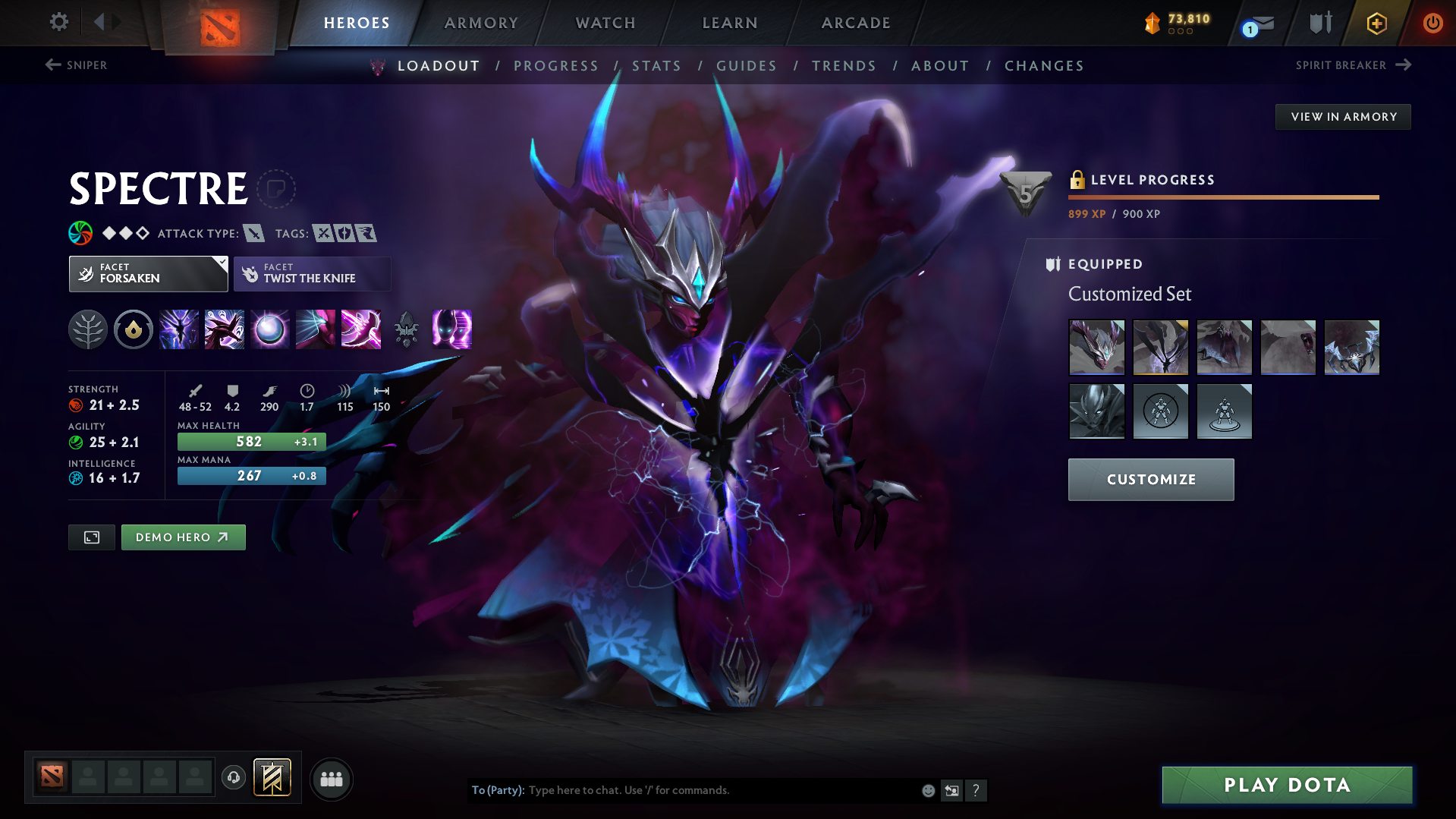
Task: Open the settings gear menu
Action: (x=58, y=22)
